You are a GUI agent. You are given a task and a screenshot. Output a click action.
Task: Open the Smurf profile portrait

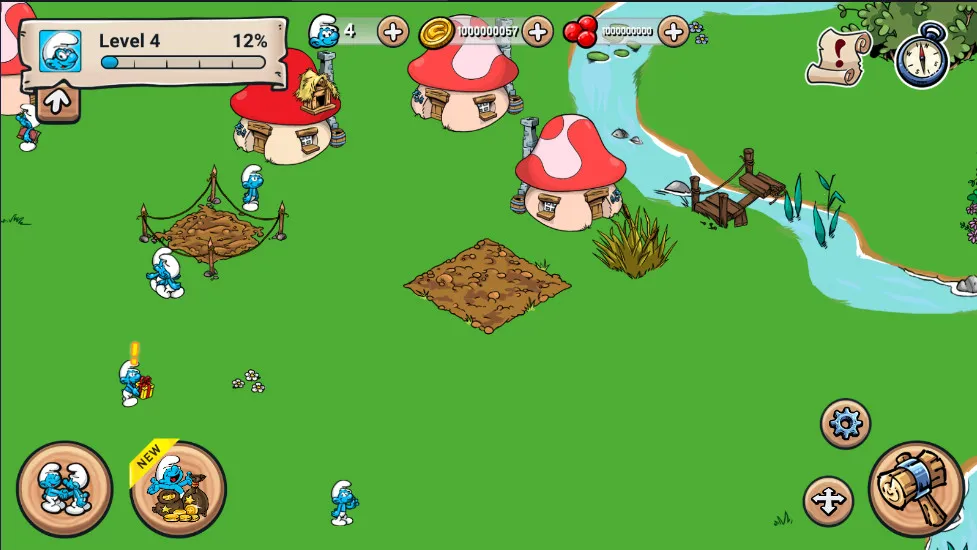[x=60, y=51]
